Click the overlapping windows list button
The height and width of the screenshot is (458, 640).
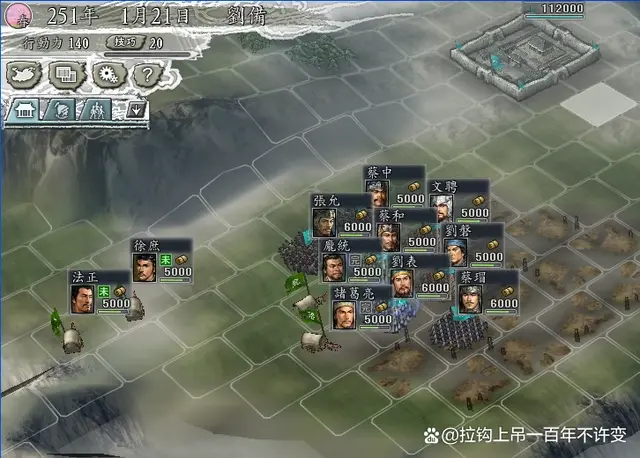66,74
